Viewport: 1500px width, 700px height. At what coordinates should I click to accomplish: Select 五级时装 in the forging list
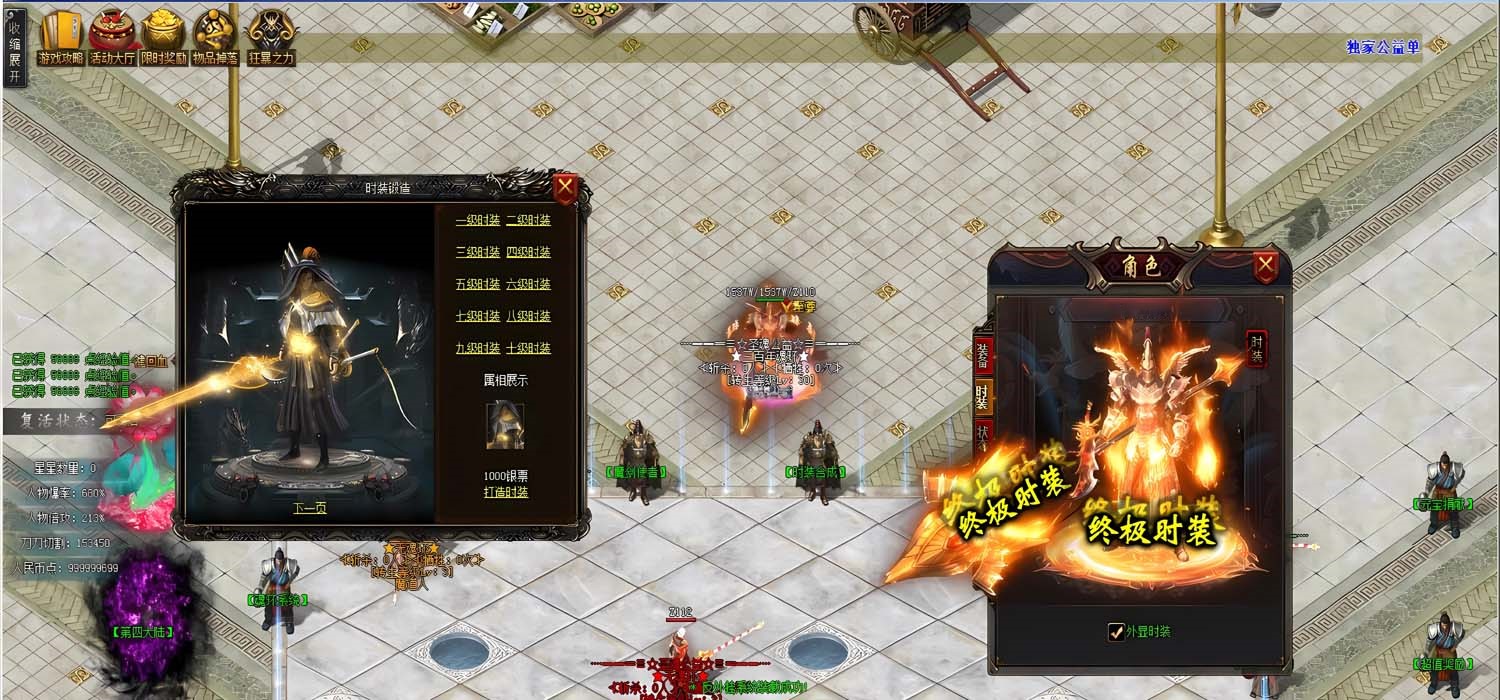tap(477, 284)
